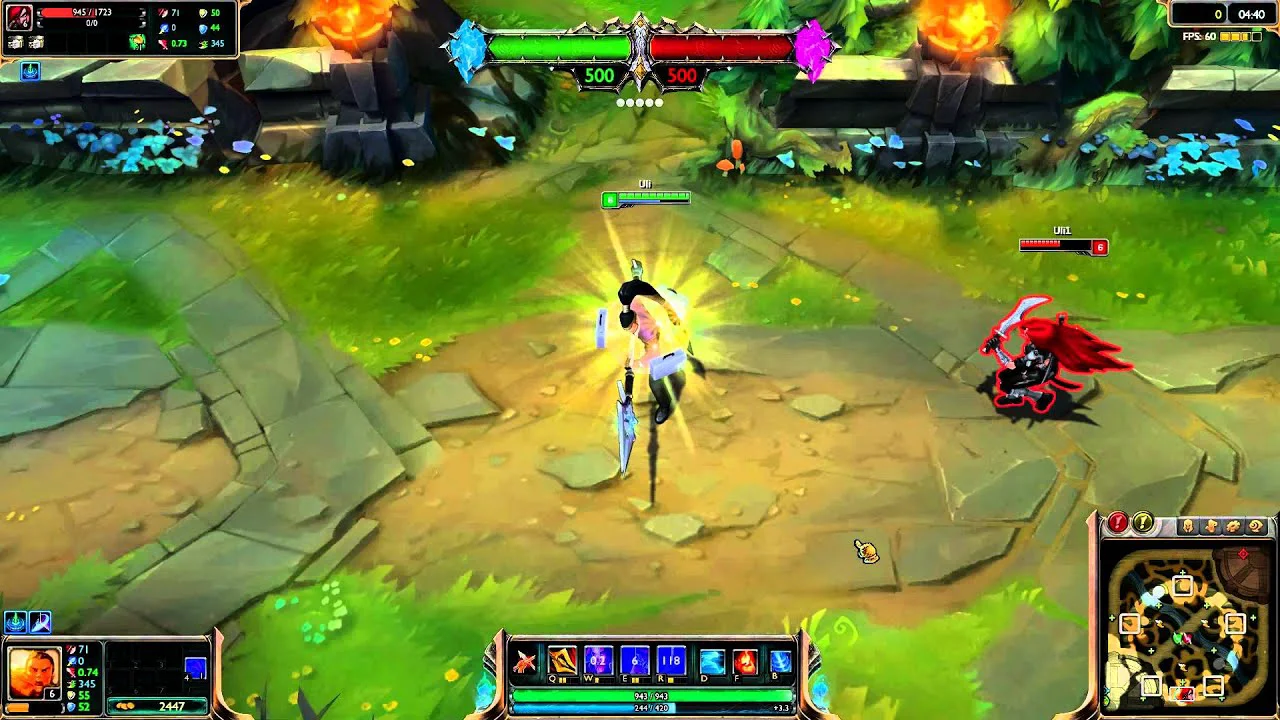This screenshot has height=720, width=1280.
Task: Activate the Recall icon labeled B
Action: [x=780, y=661]
